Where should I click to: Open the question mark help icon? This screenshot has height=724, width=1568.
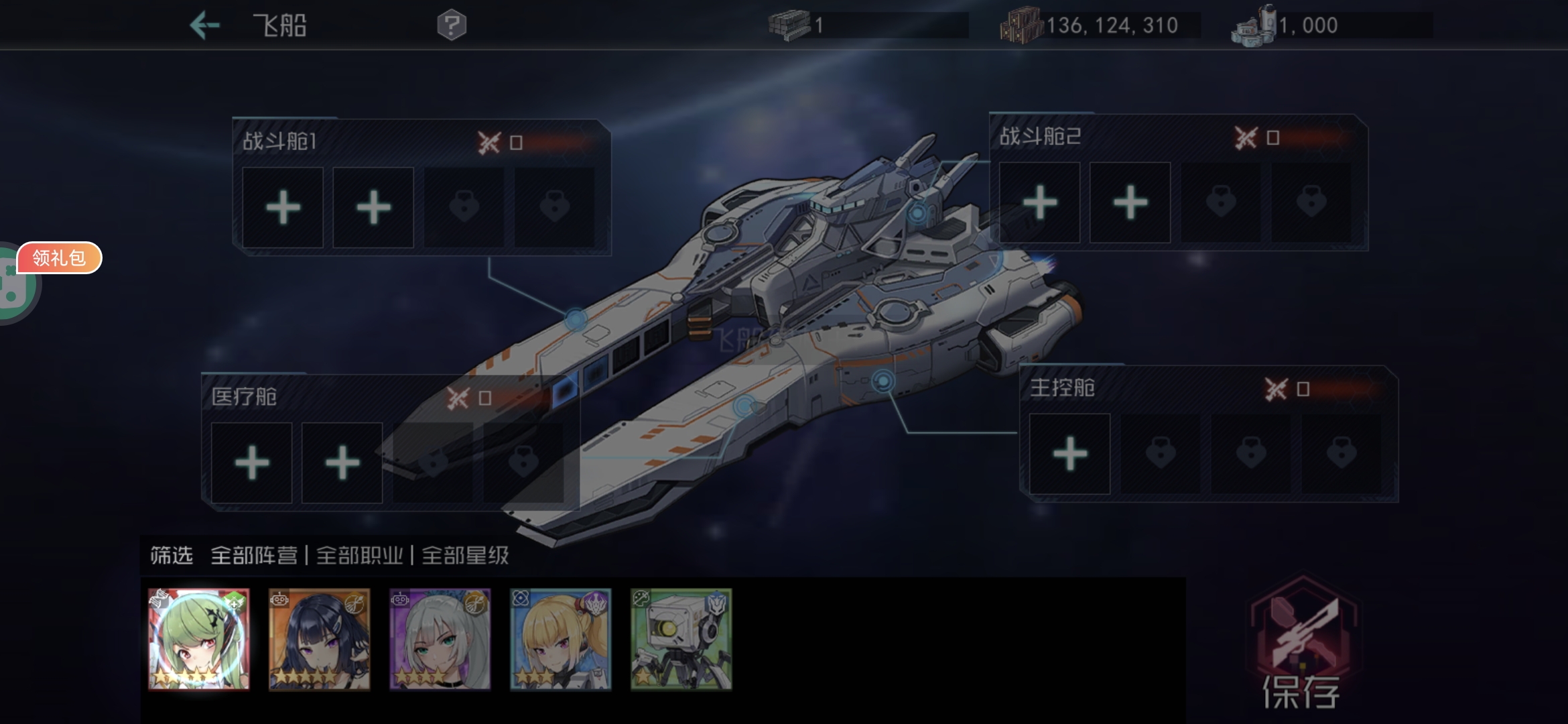(452, 26)
